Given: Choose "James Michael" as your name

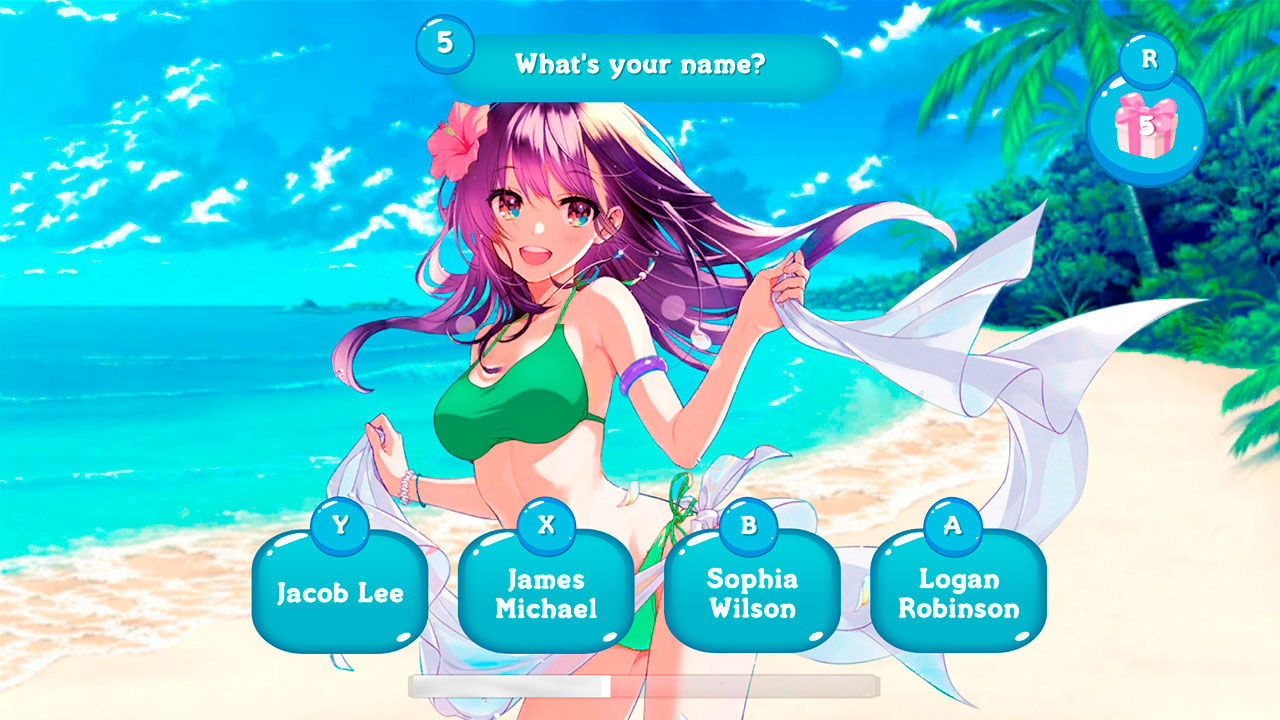Looking at the screenshot, I should (x=546, y=594).
